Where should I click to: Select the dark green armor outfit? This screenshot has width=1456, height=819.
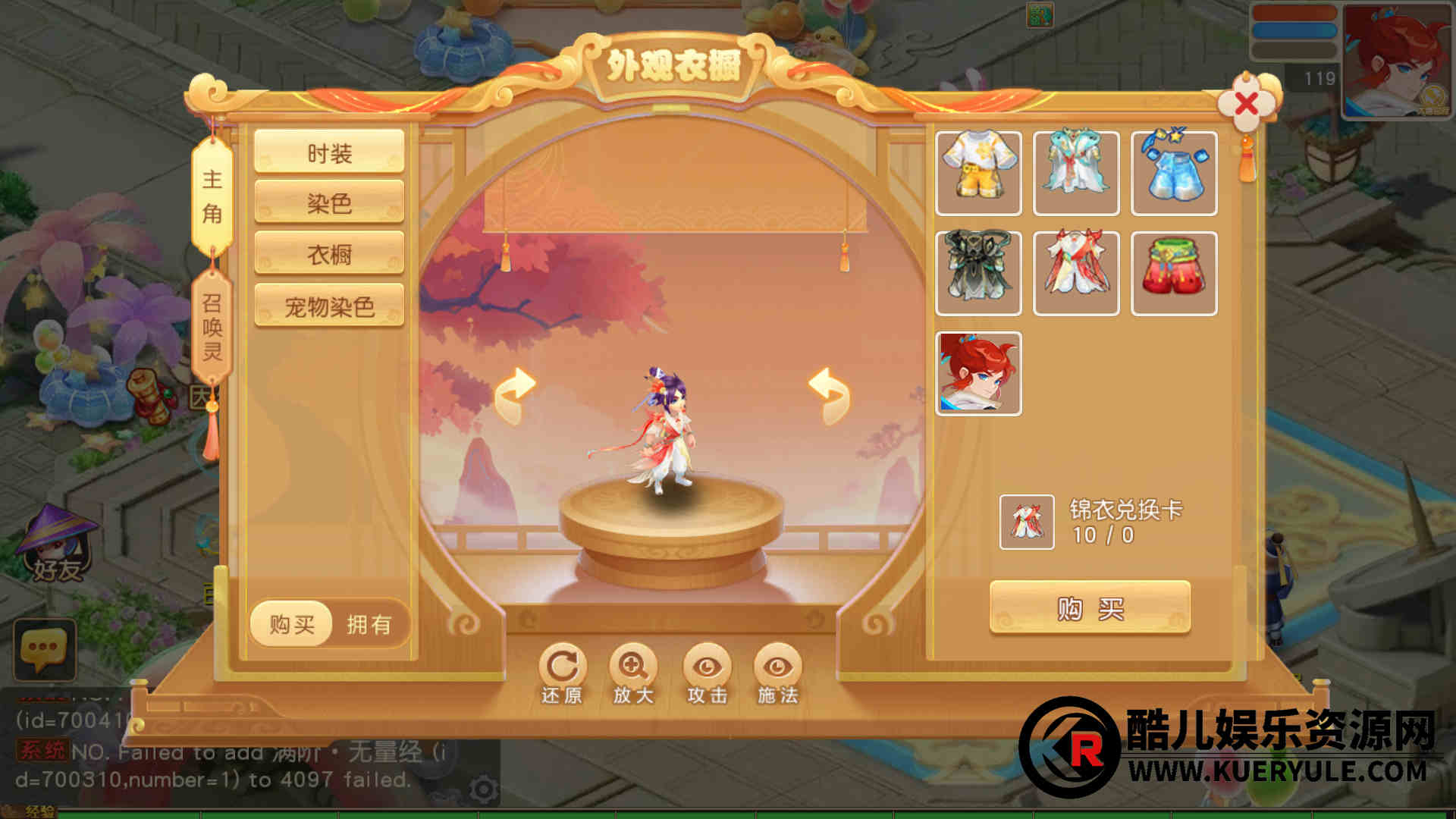978,273
